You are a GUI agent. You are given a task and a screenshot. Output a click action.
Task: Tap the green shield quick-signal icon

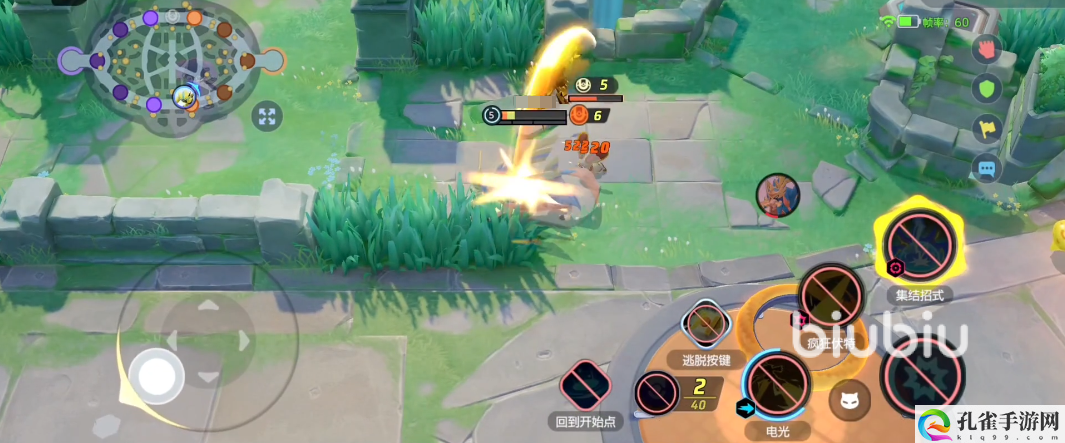point(987,88)
